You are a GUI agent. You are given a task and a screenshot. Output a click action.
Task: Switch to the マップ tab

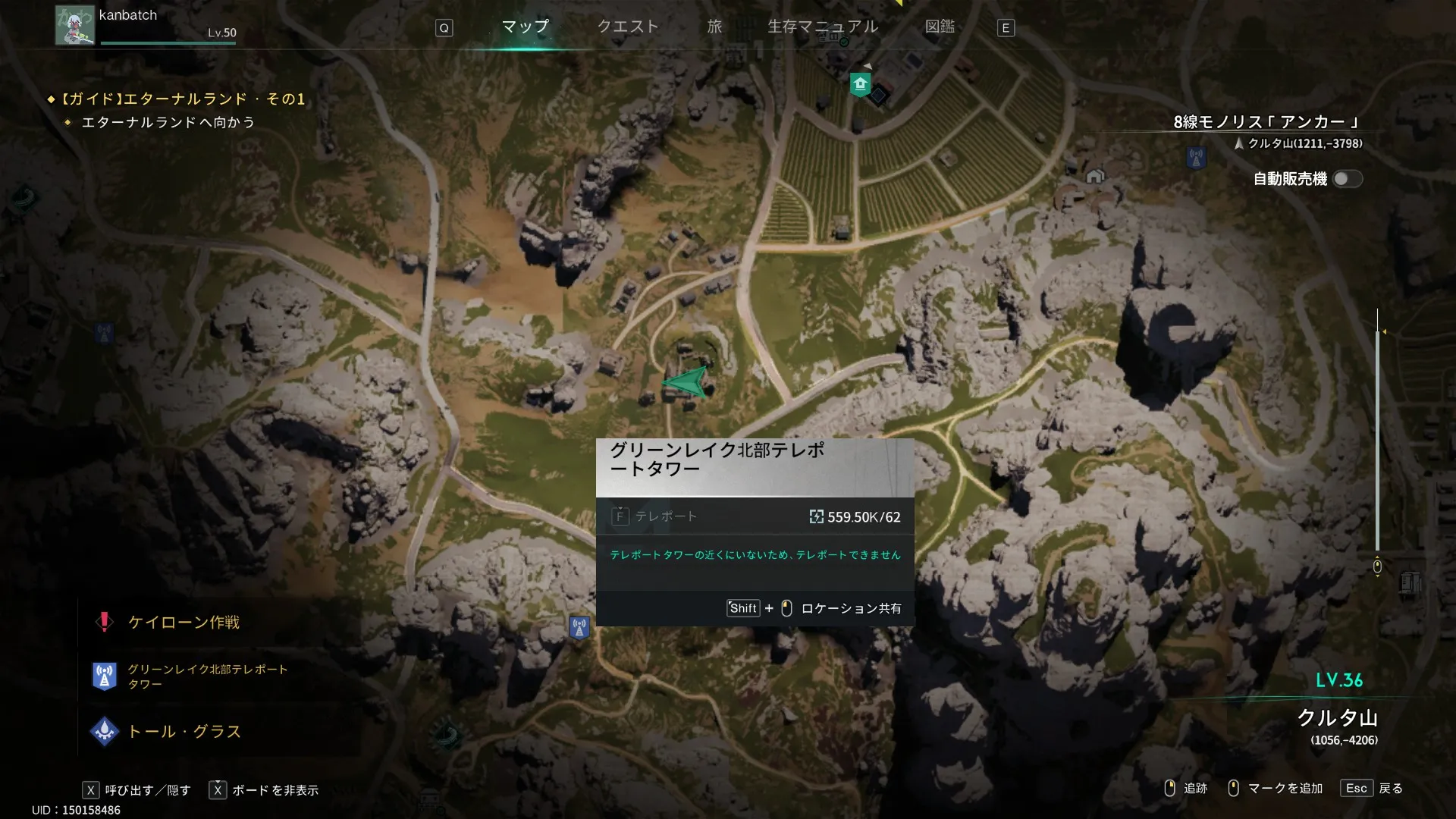pyautogui.click(x=525, y=27)
